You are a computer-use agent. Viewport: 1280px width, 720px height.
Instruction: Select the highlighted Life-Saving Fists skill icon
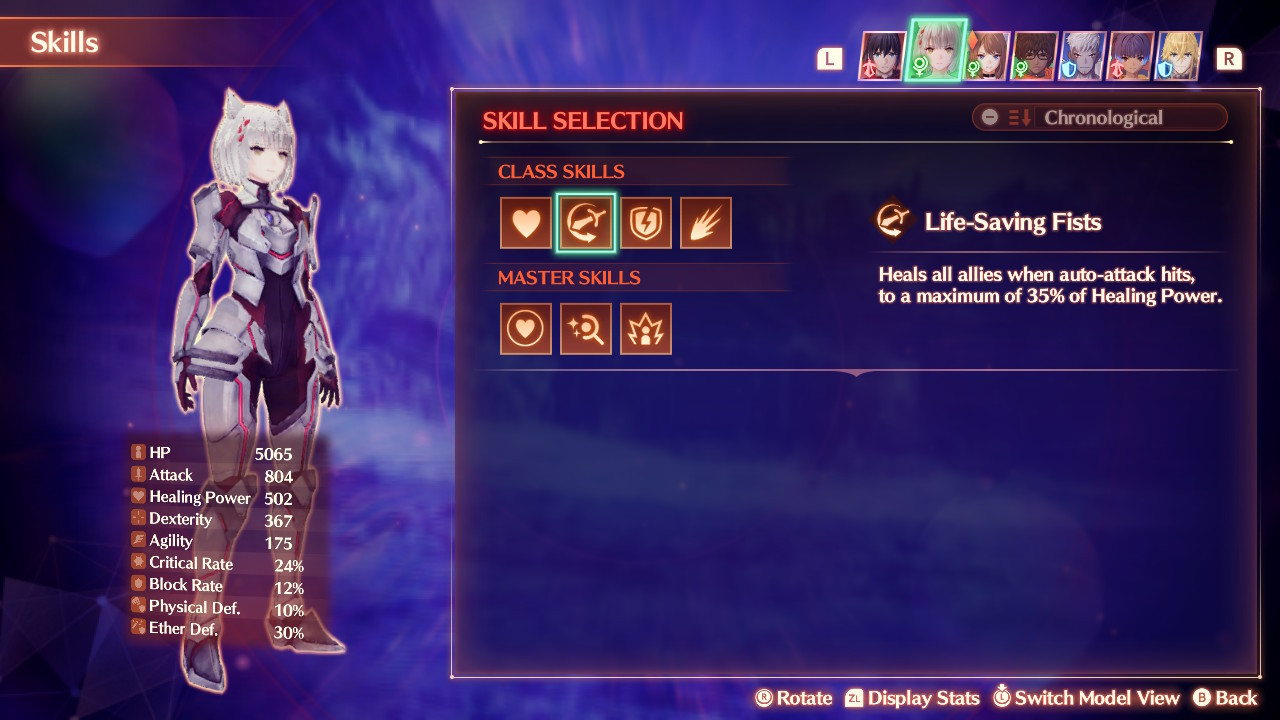coord(586,222)
